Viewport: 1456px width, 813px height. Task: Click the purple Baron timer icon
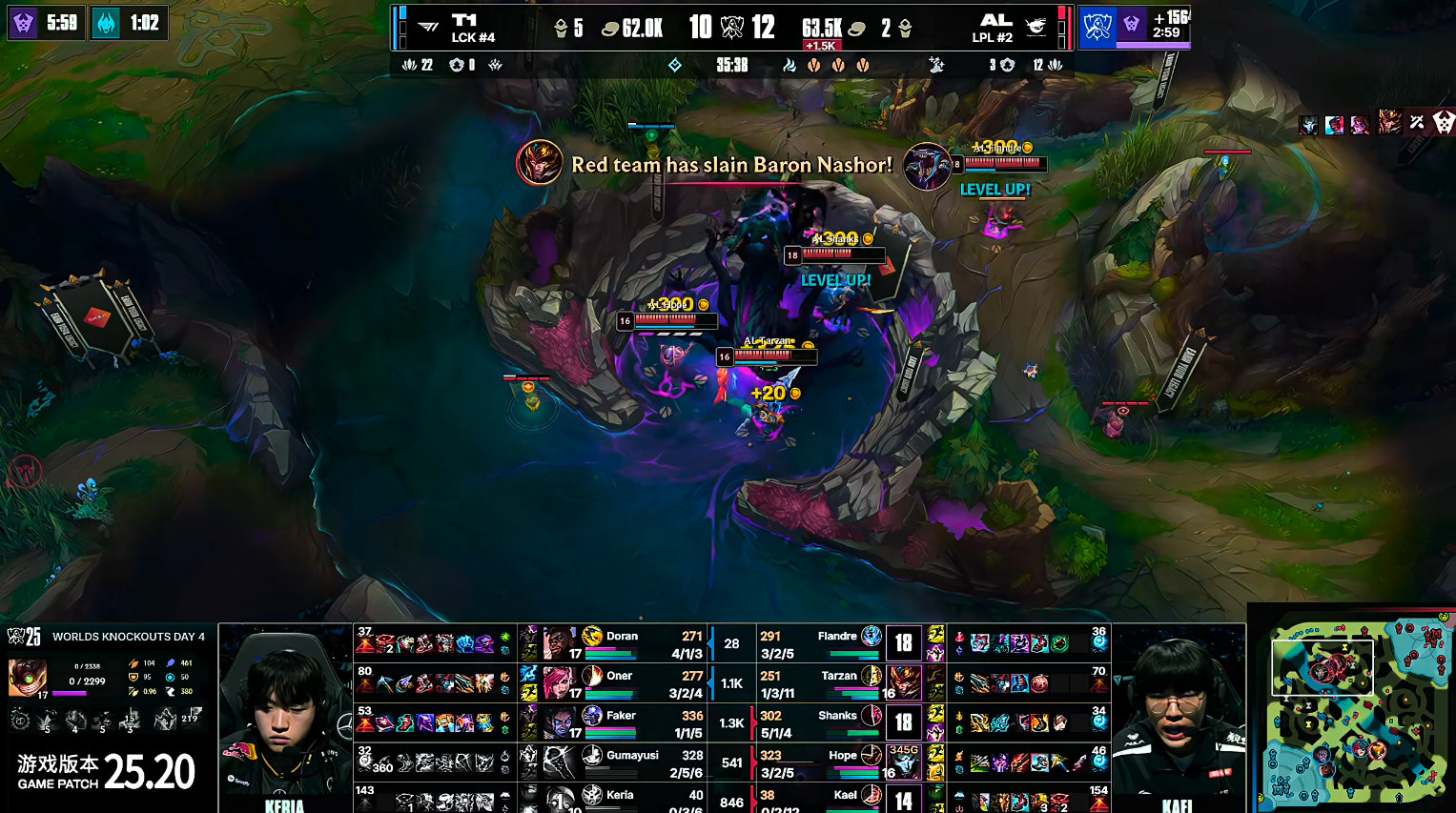point(23,23)
